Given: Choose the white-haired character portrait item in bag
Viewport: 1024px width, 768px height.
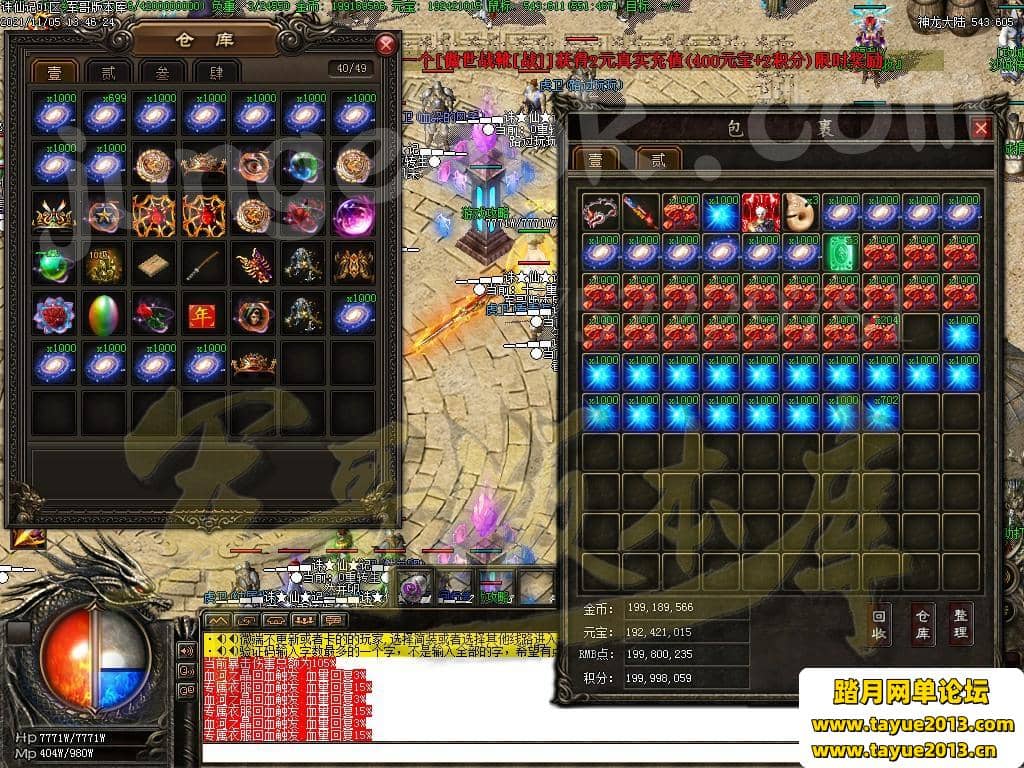Looking at the screenshot, I should 760,212.
